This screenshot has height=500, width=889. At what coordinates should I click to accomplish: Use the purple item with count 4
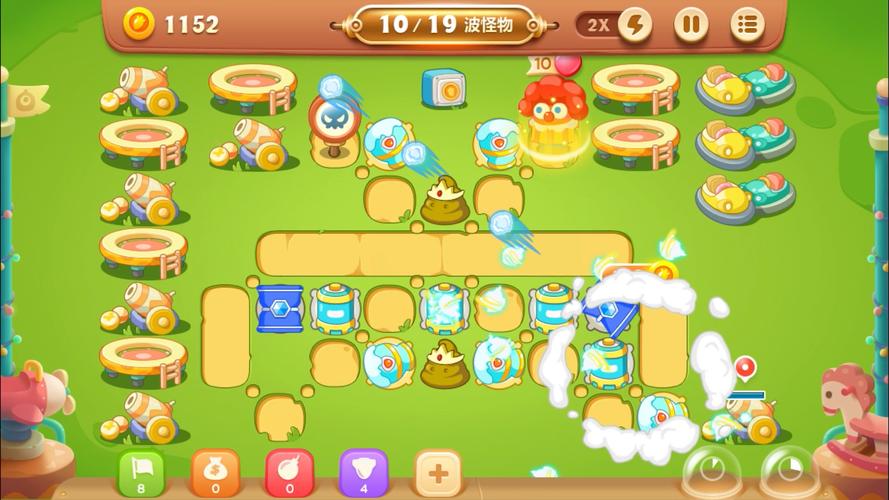click(x=363, y=471)
